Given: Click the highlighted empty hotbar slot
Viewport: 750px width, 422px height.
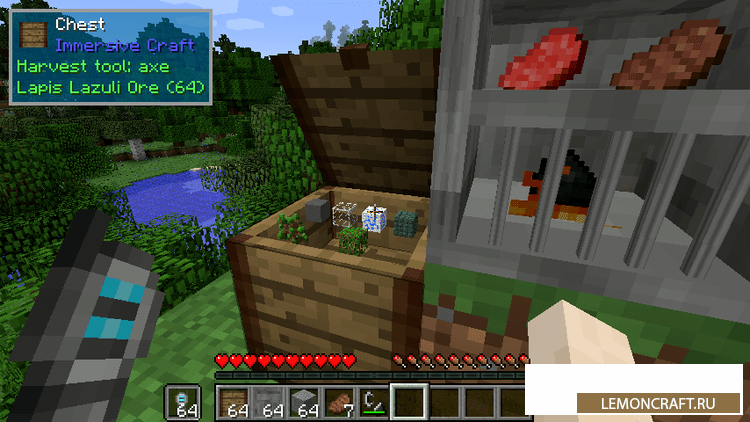Looking at the screenshot, I should 408,402.
